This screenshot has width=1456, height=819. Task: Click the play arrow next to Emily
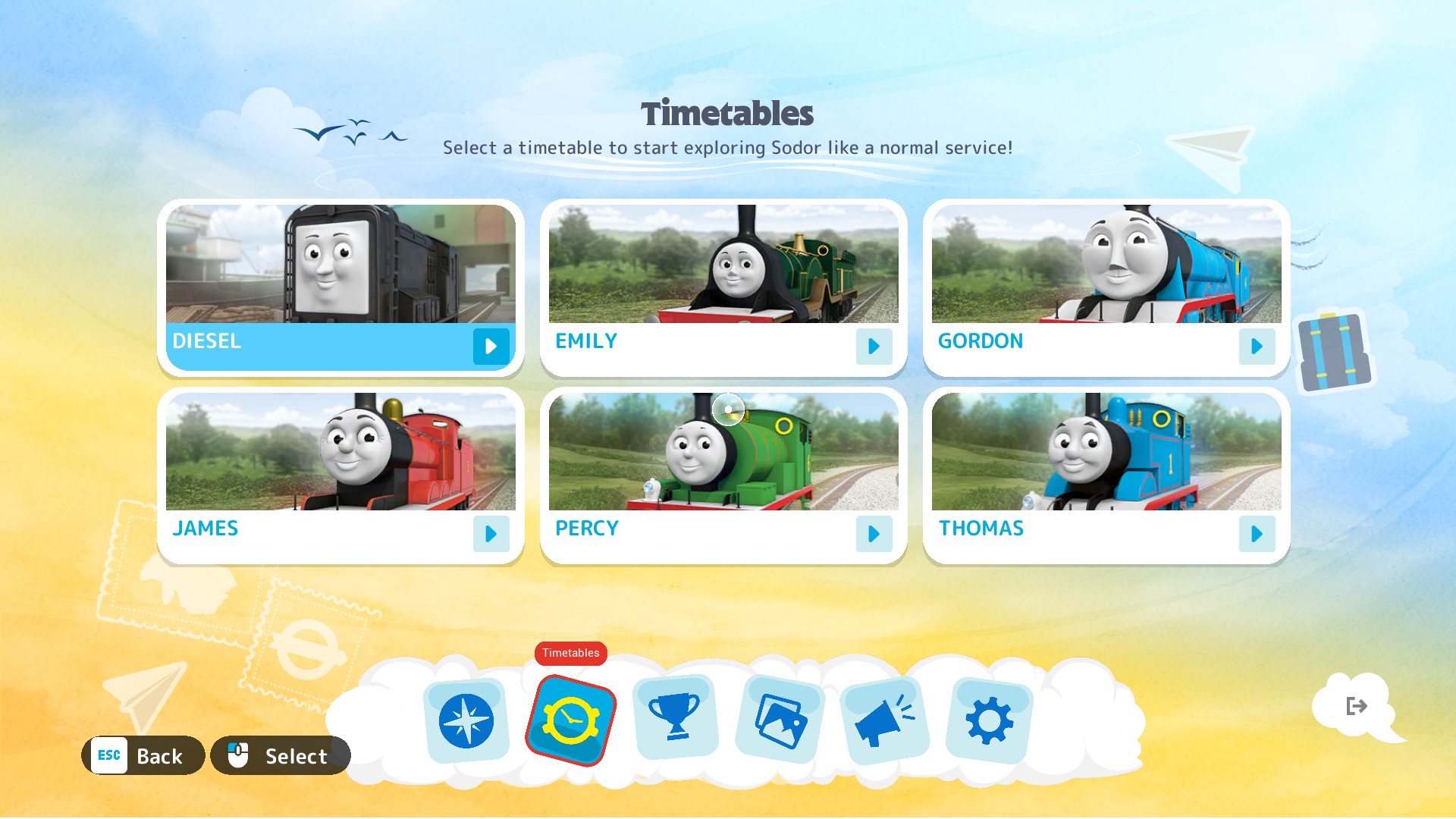(x=874, y=347)
